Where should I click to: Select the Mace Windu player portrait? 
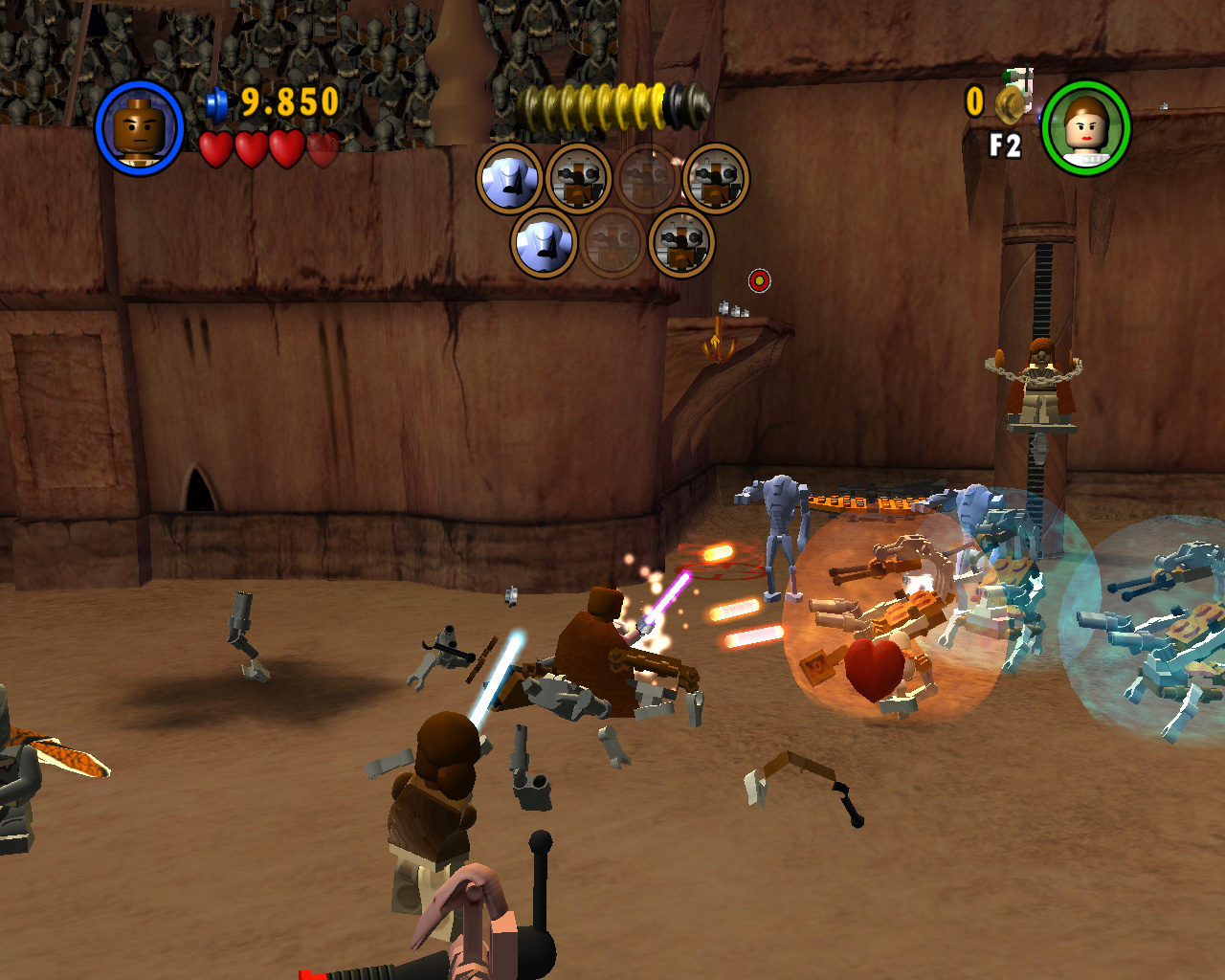(x=140, y=128)
